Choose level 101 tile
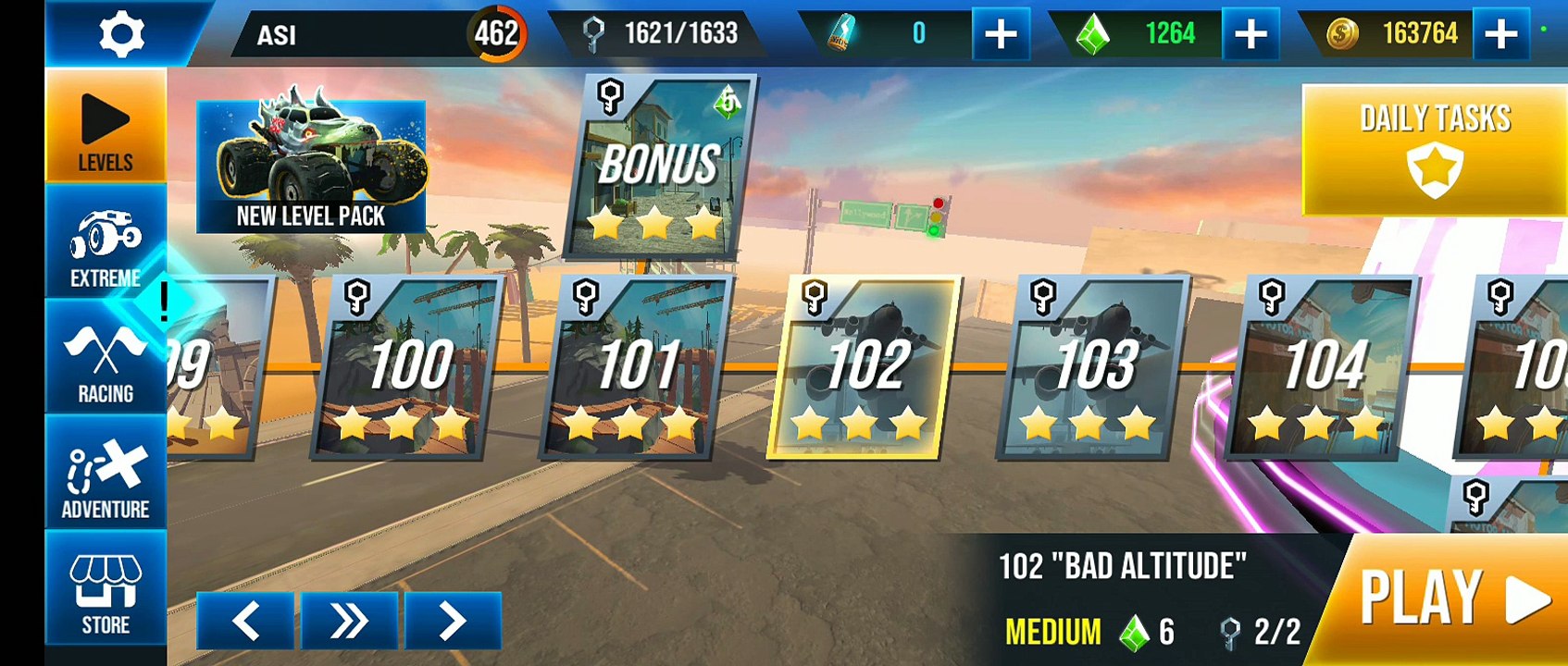This screenshot has height=666, width=1568. [636, 367]
